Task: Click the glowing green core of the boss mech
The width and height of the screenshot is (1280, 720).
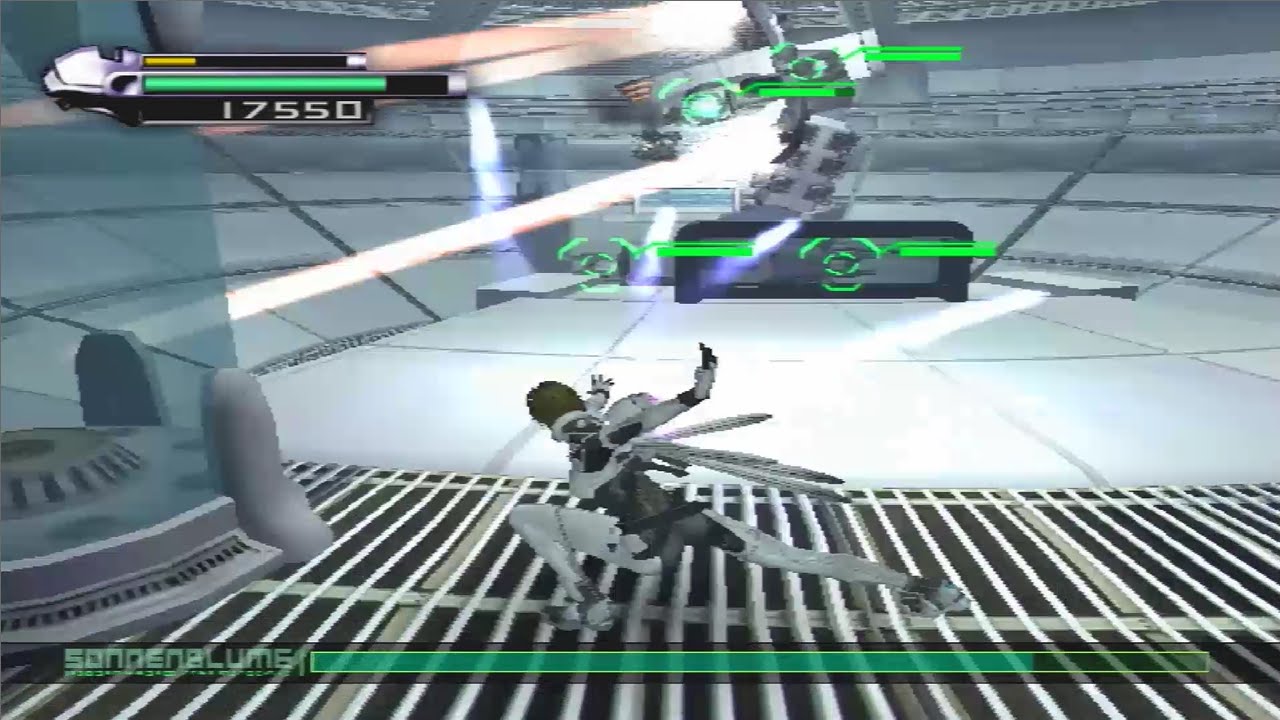Action: click(x=700, y=107)
